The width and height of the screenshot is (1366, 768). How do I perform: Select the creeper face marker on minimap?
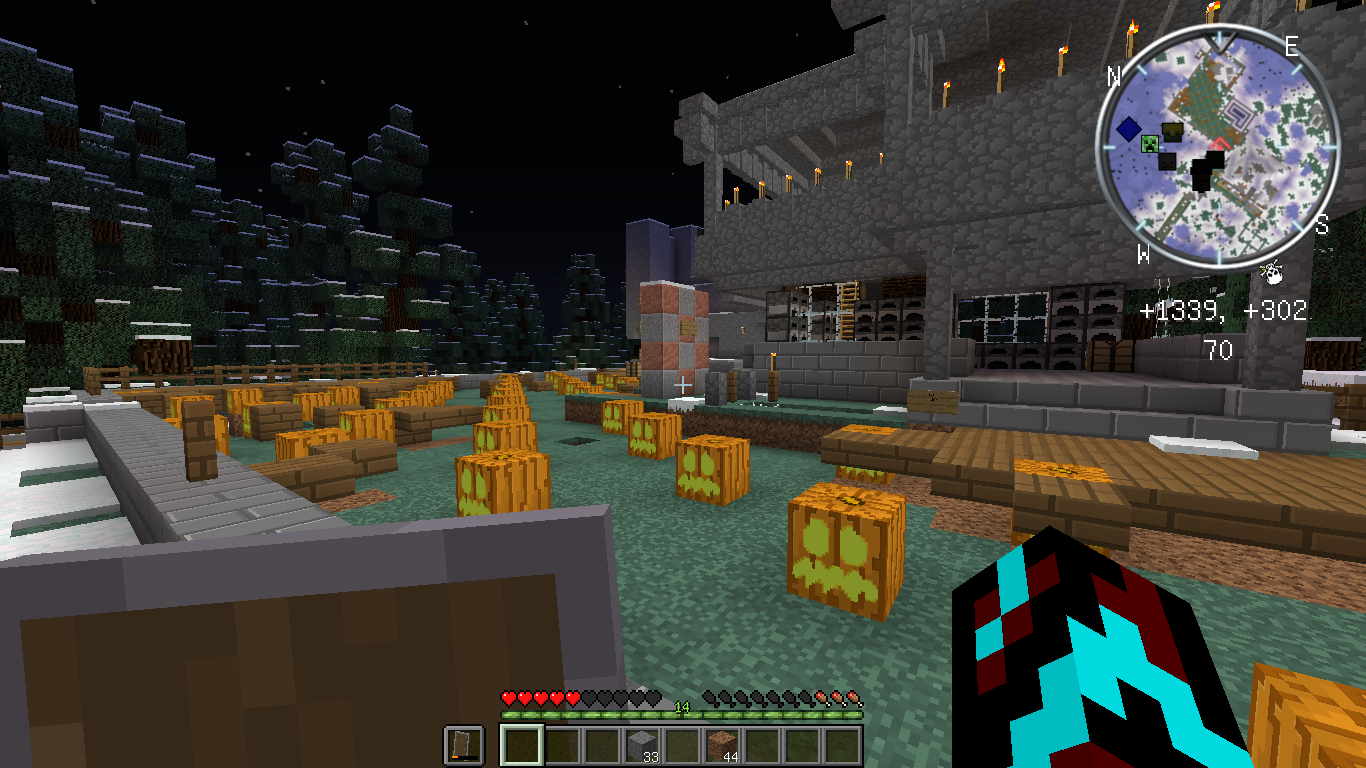1150,143
